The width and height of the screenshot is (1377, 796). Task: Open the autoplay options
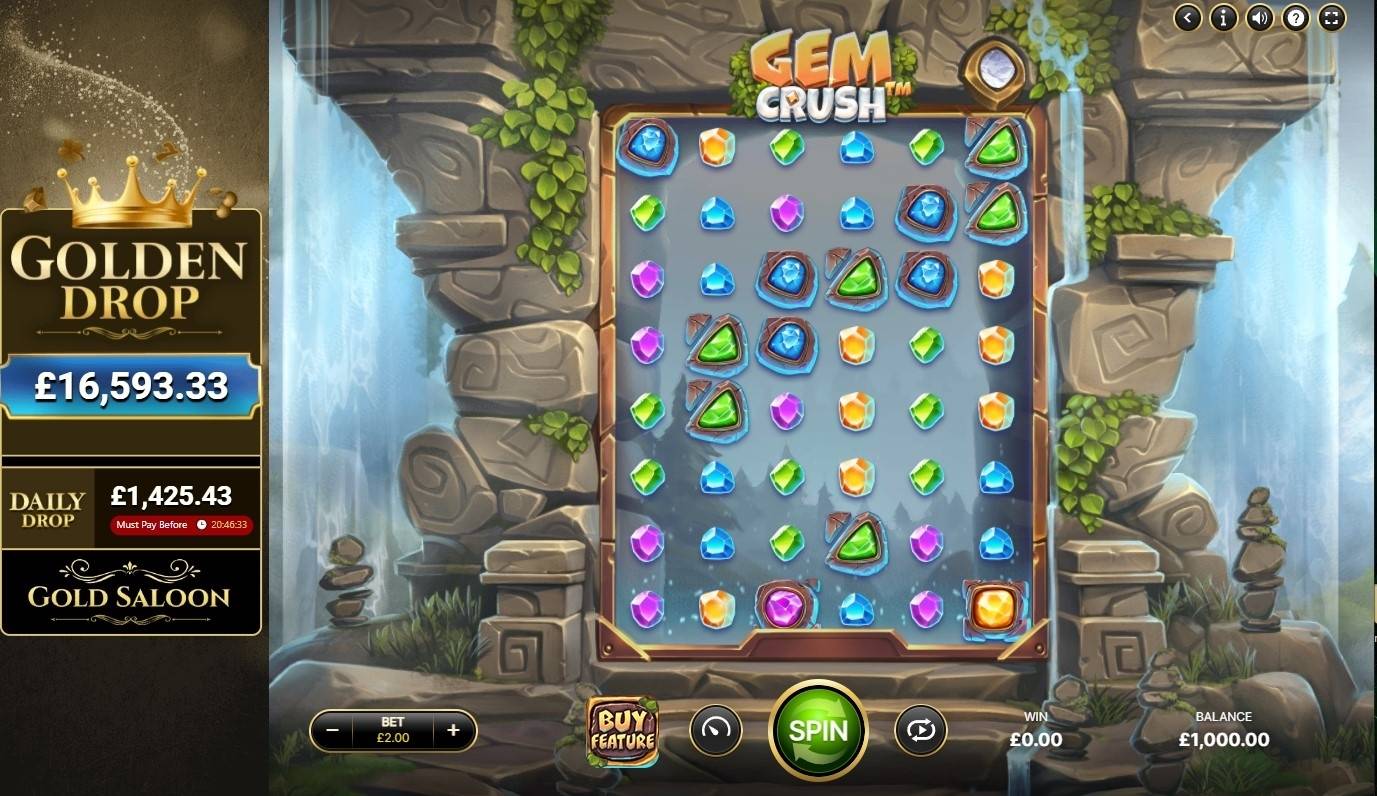[920, 731]
